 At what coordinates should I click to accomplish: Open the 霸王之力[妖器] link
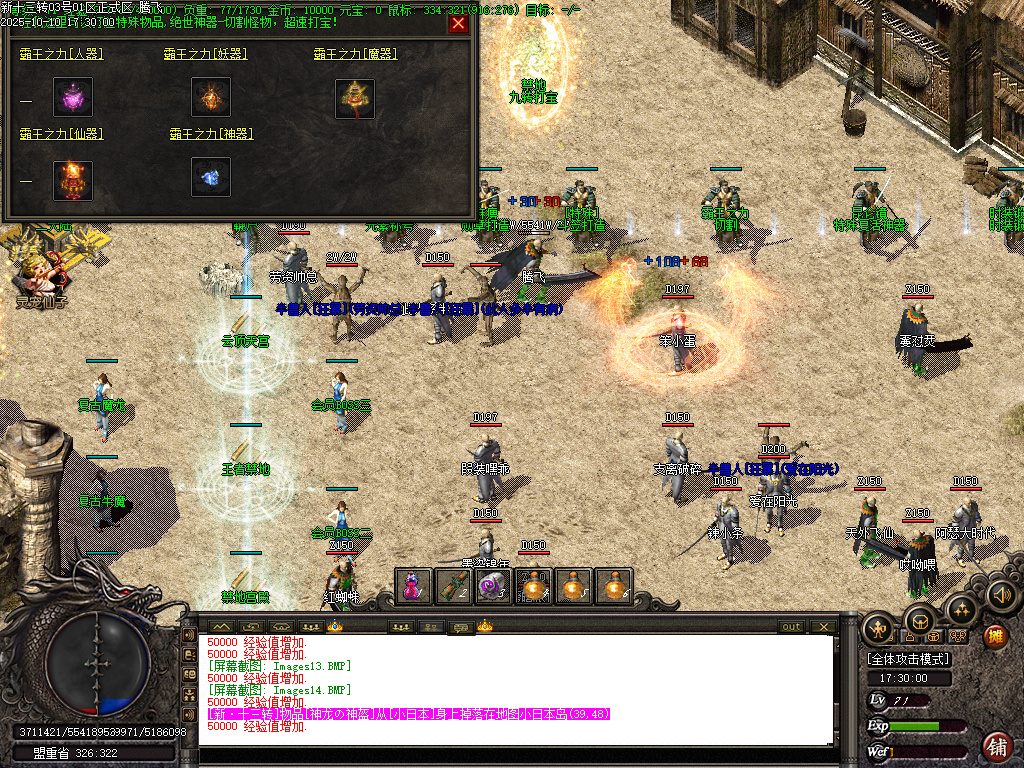tap(205, 53)
